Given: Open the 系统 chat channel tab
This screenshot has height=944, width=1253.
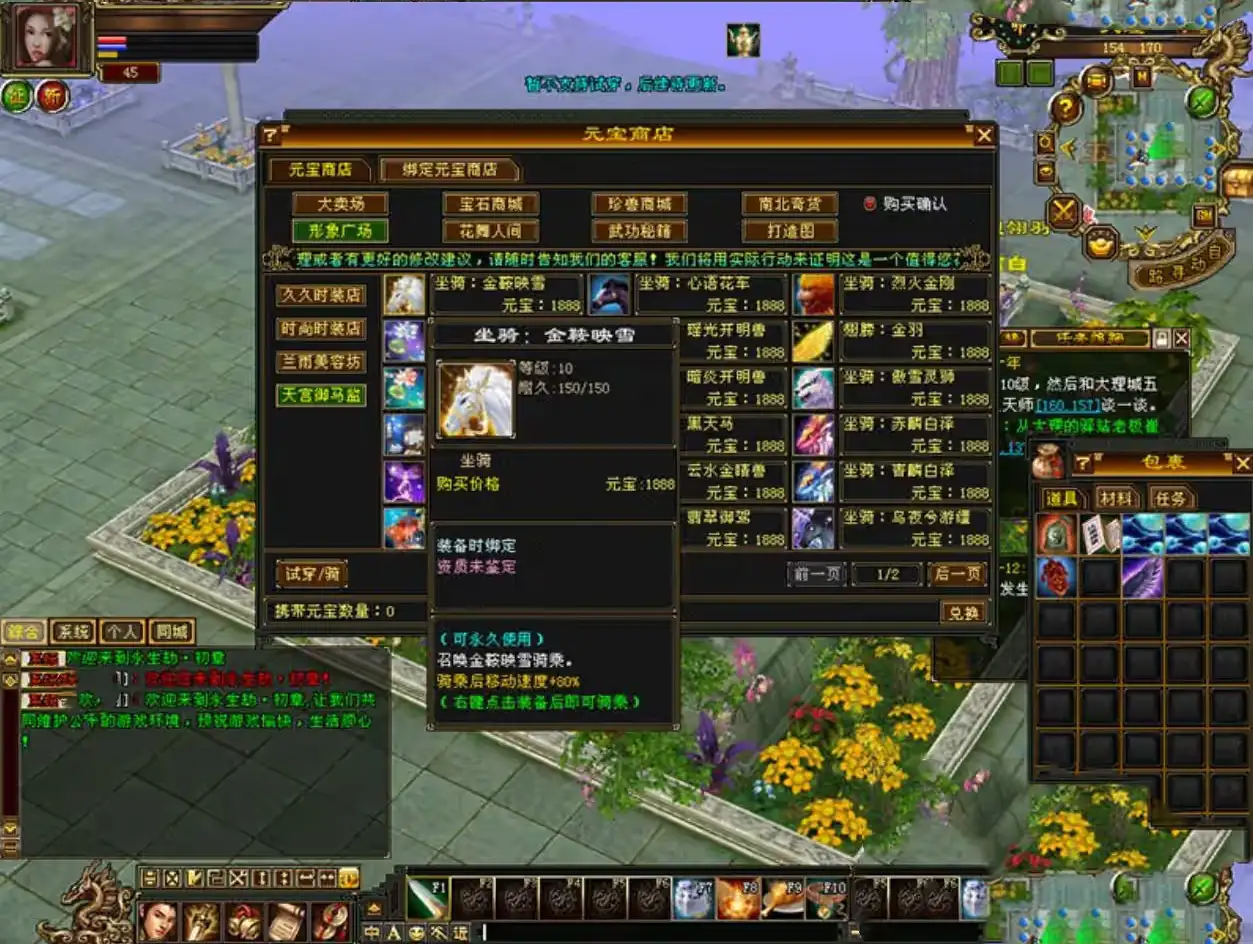Looking at the screenshot, I should (73, 632).
